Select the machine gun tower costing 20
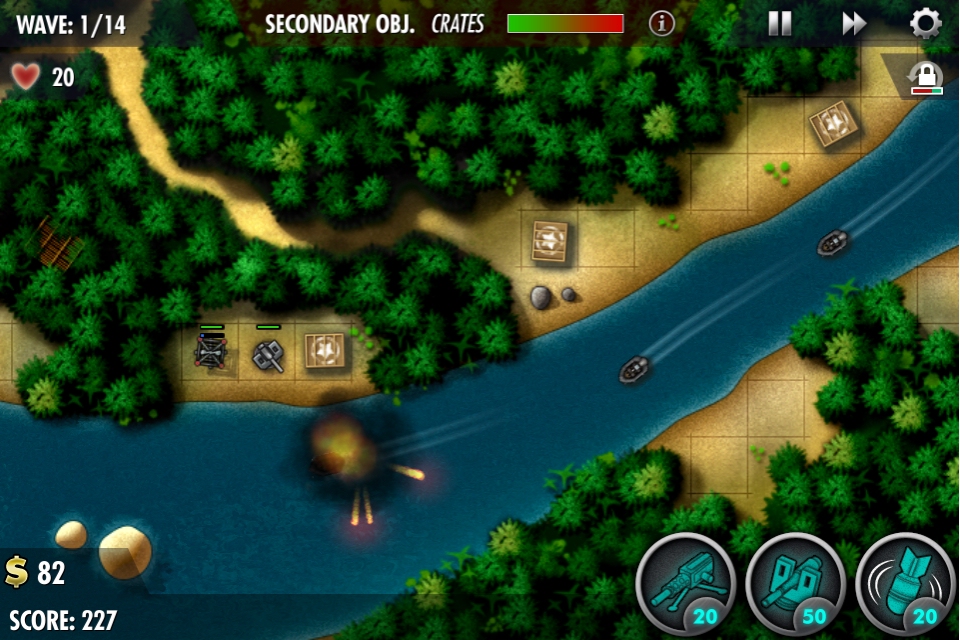The width and height of the screenshot is (960, 640). [x=686, y=584]
